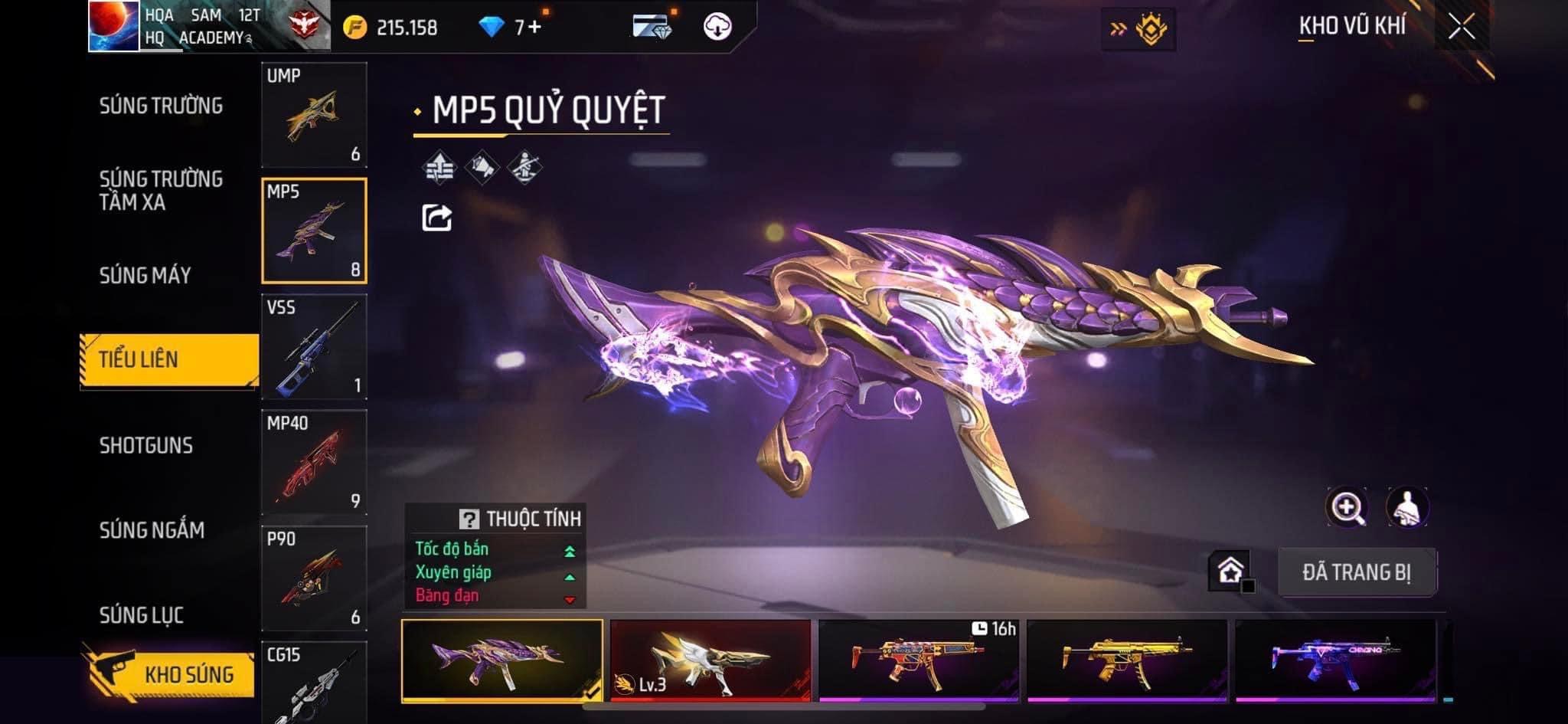
Task: Select the Súng Máy category
Action: click(145, 275)
